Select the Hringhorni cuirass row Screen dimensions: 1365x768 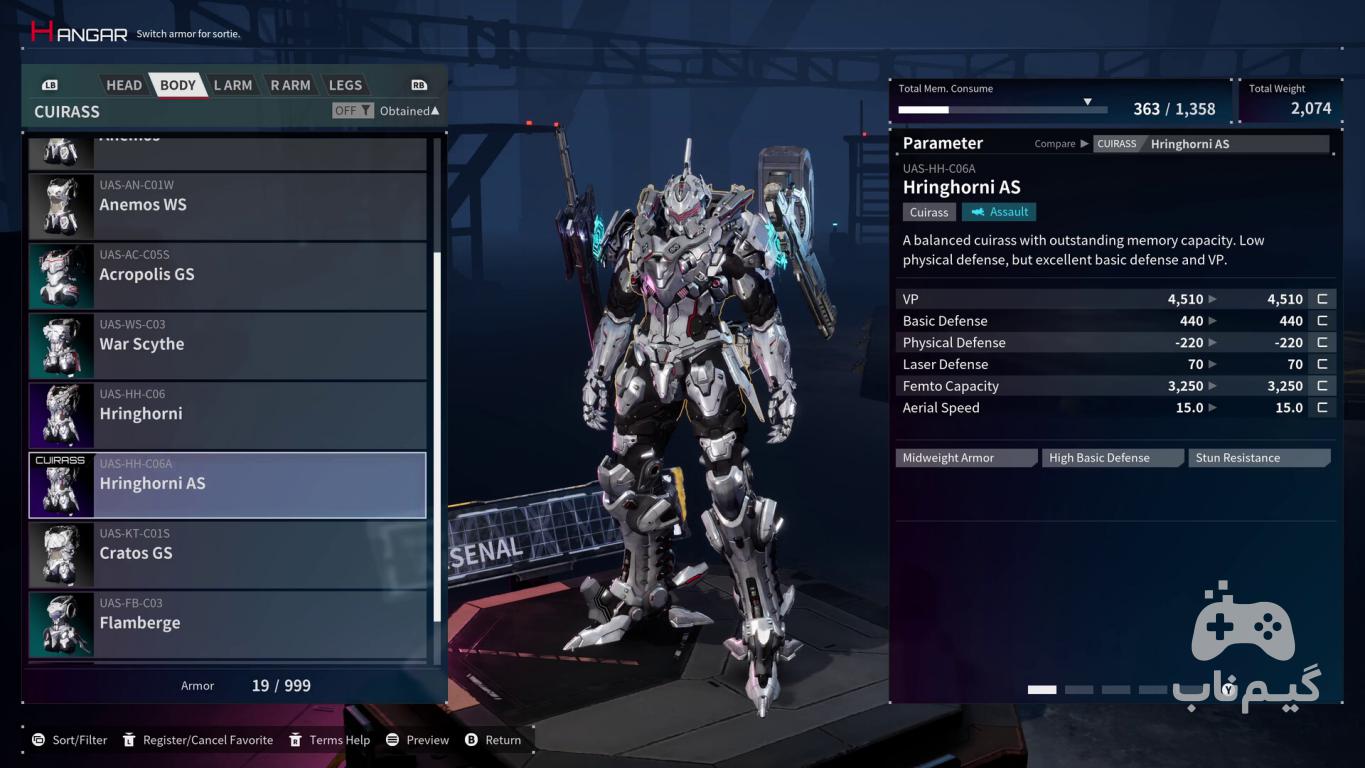228,415
